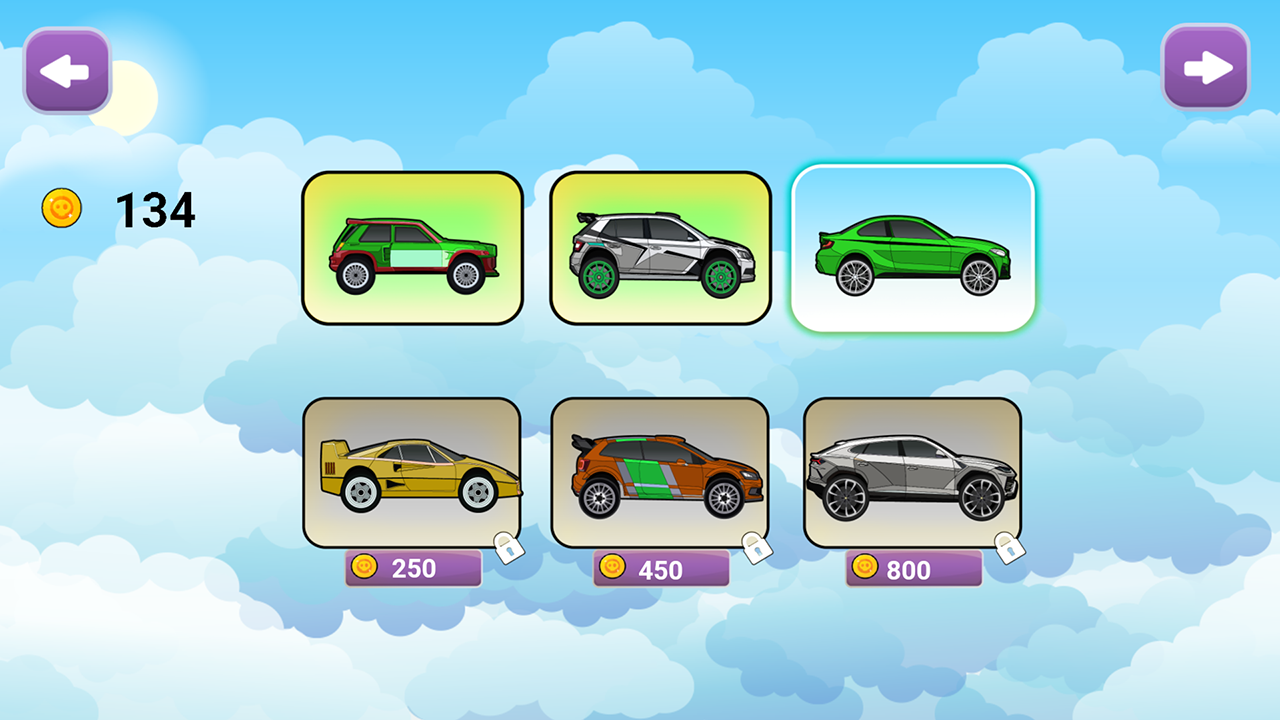
Task: Choose the locked orange and green rally car
Action: click(x=660, y=472)
